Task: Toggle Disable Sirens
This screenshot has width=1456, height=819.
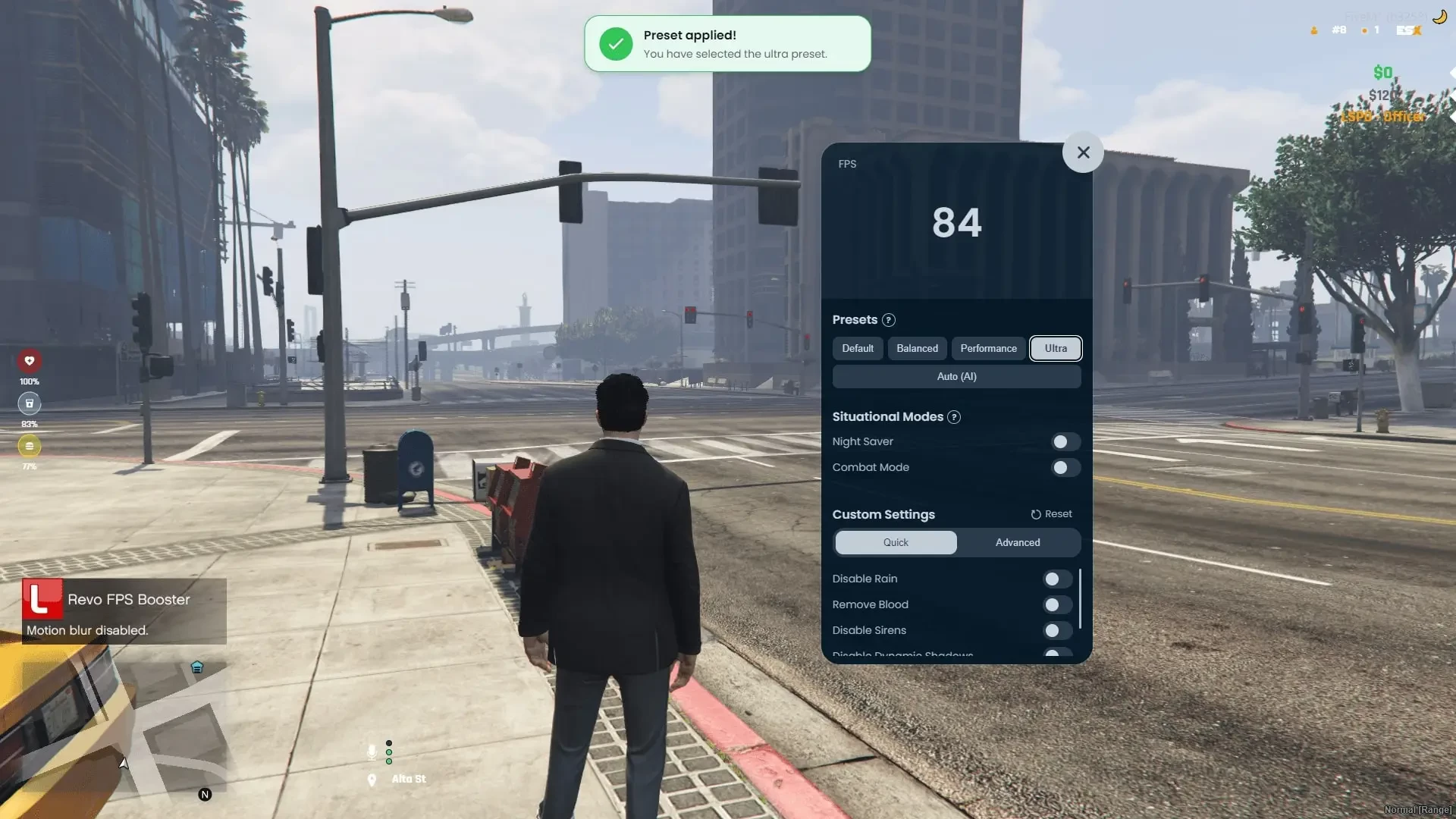Action: [x=1056, y=631]
